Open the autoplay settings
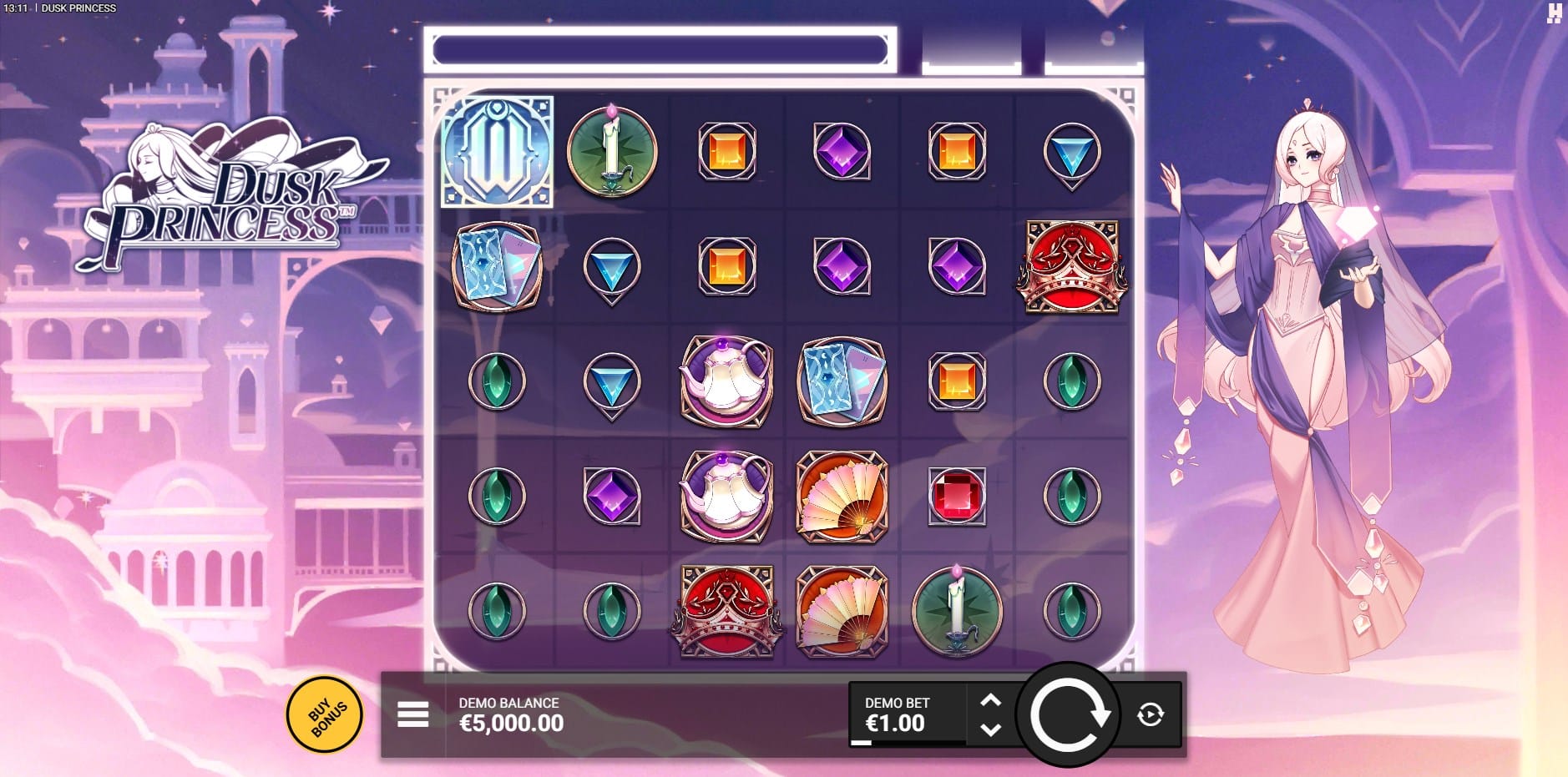 click(1151, 714)
